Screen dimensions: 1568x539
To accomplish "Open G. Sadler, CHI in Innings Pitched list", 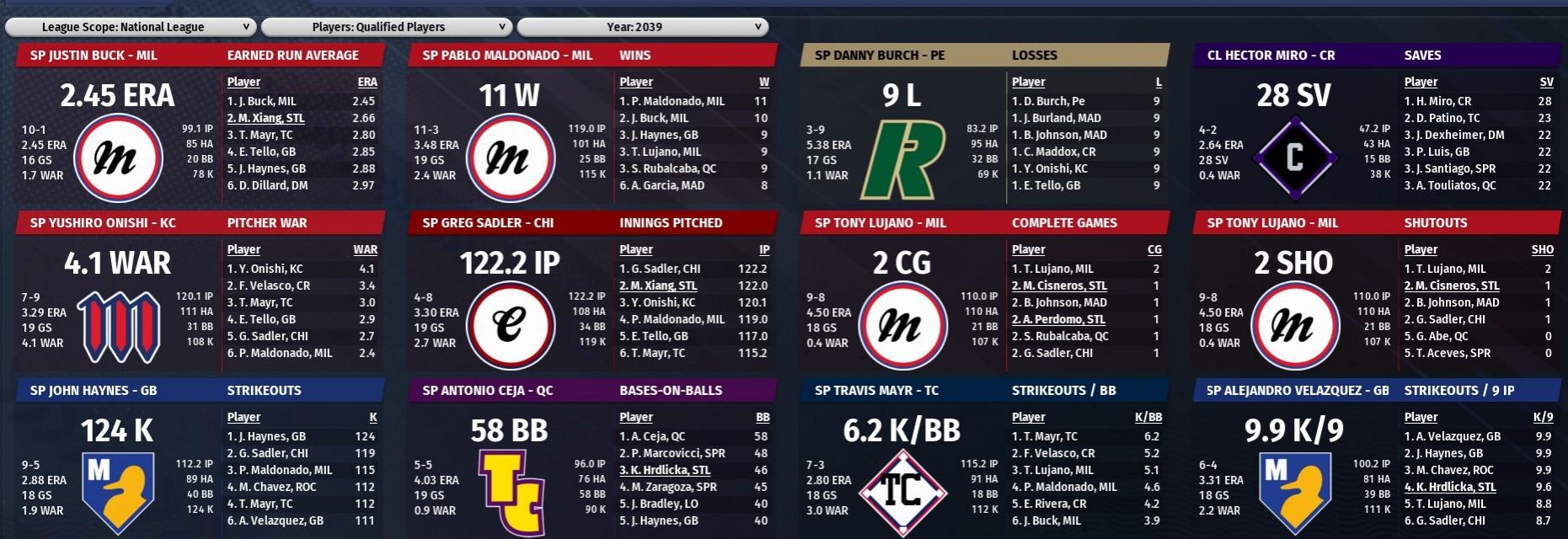I will [x=660, y=269].
